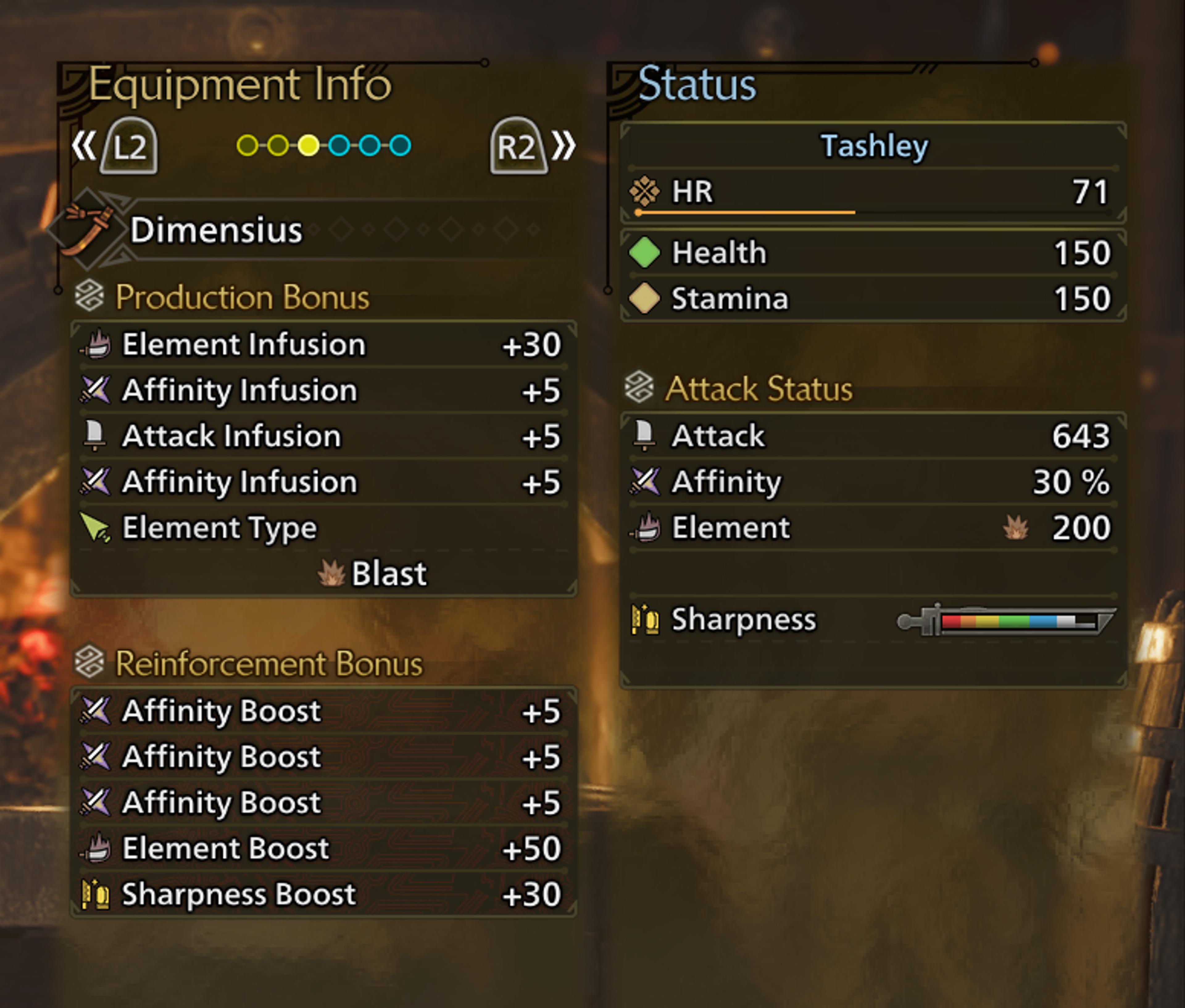Choose the Attack Infusion +5 bonus row
Screen dimensions: 1185x1008
coord(323,436)
